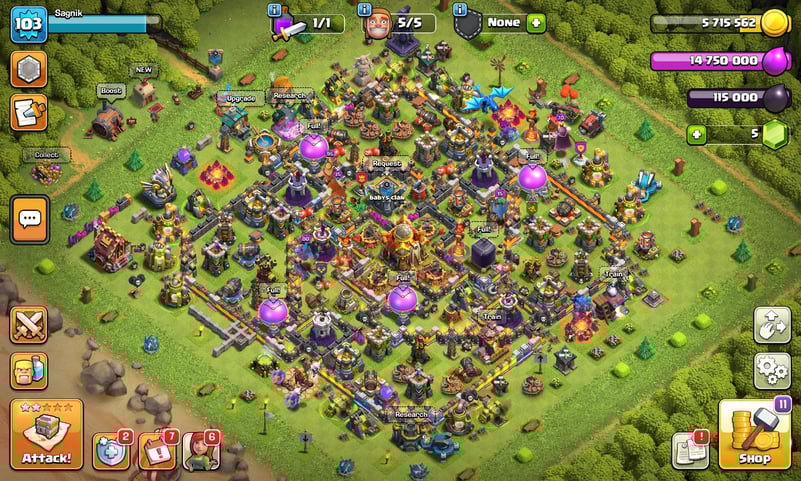The image size is (801, 481).
Task: Show info for the shield status
Action: pos(461,9)
